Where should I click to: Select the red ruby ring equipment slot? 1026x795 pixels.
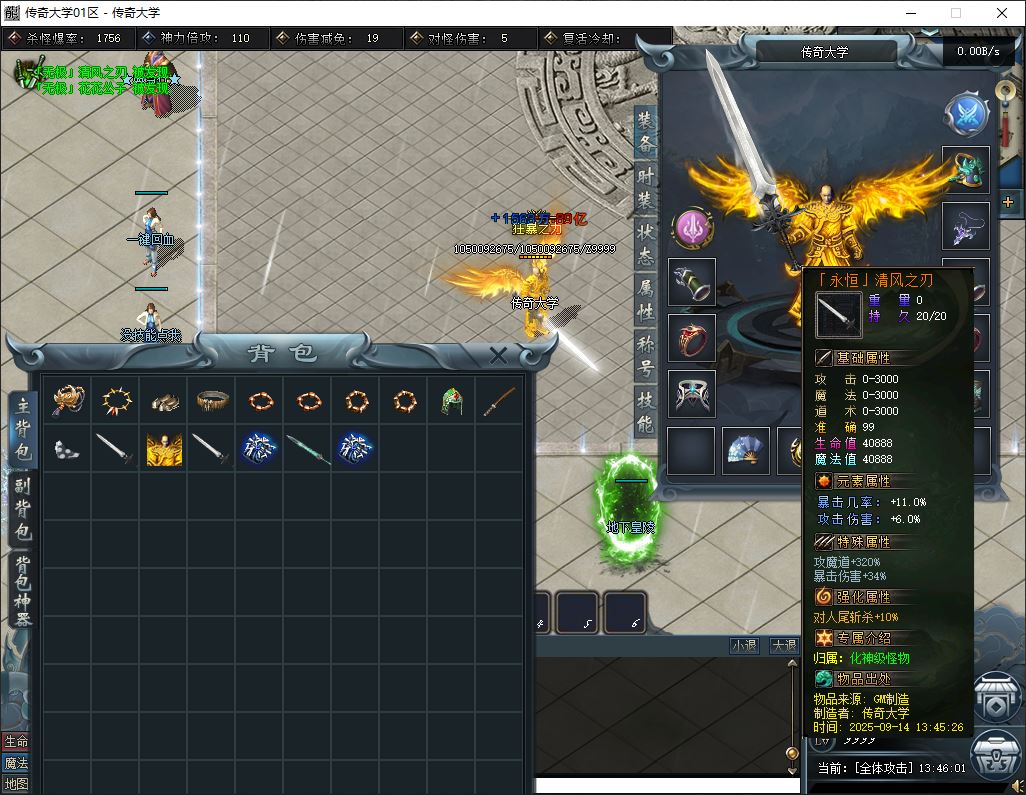point(692,338)
